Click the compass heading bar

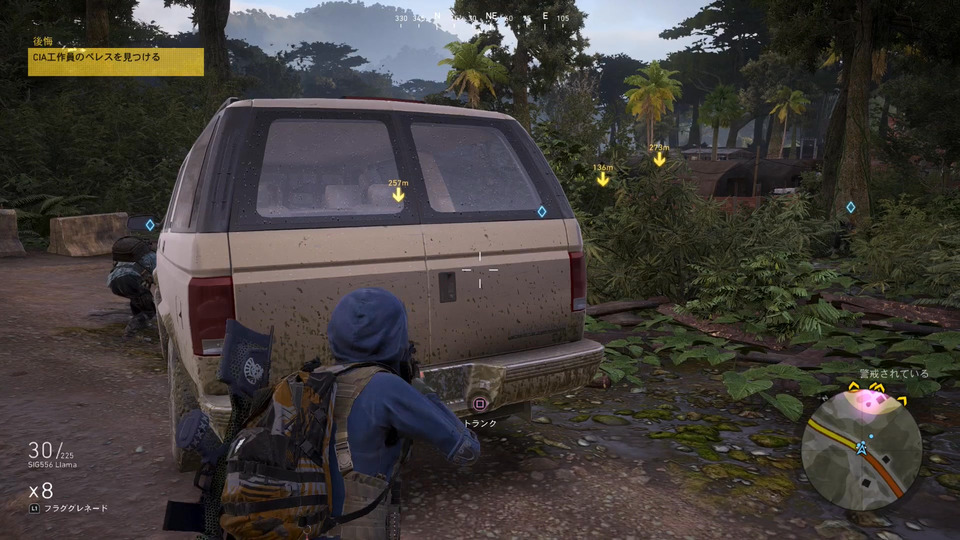(479, 18)
